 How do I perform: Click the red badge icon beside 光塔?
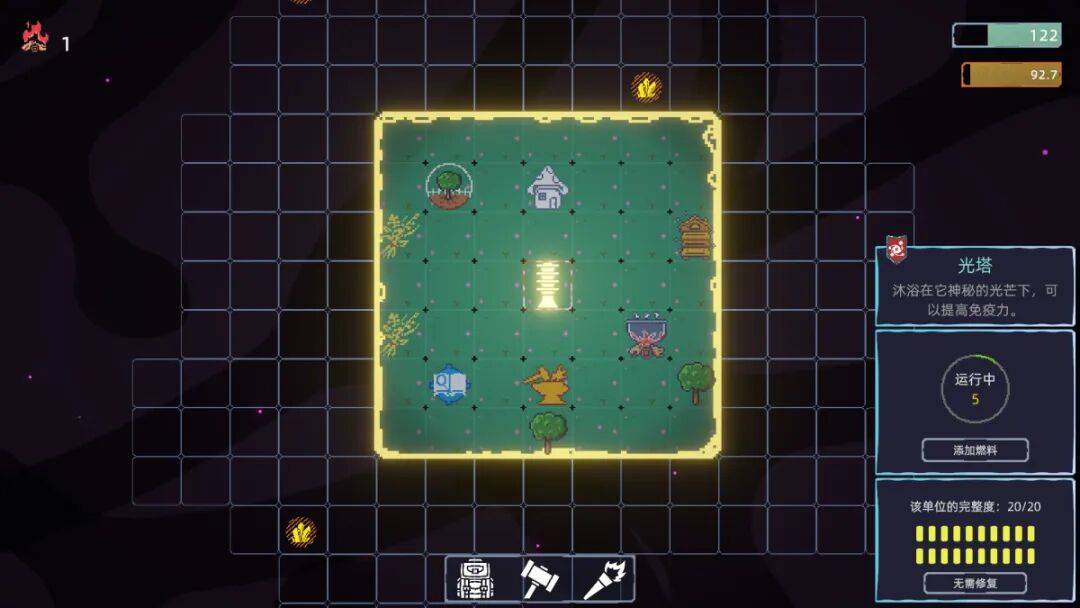coord(896,250)
